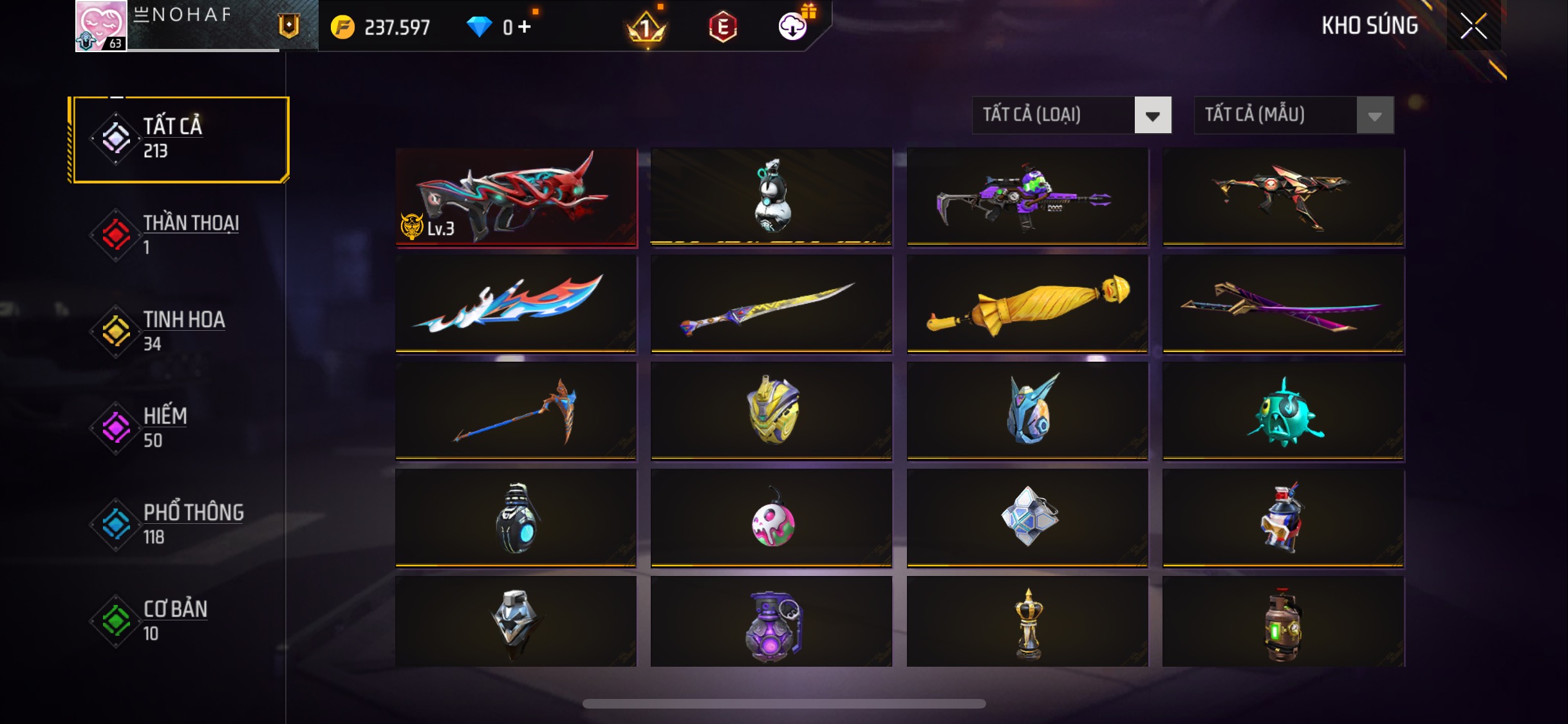Select the teal pufferfish grenade skin
The image size is (1568, 724).
(x=1283, y=412)
